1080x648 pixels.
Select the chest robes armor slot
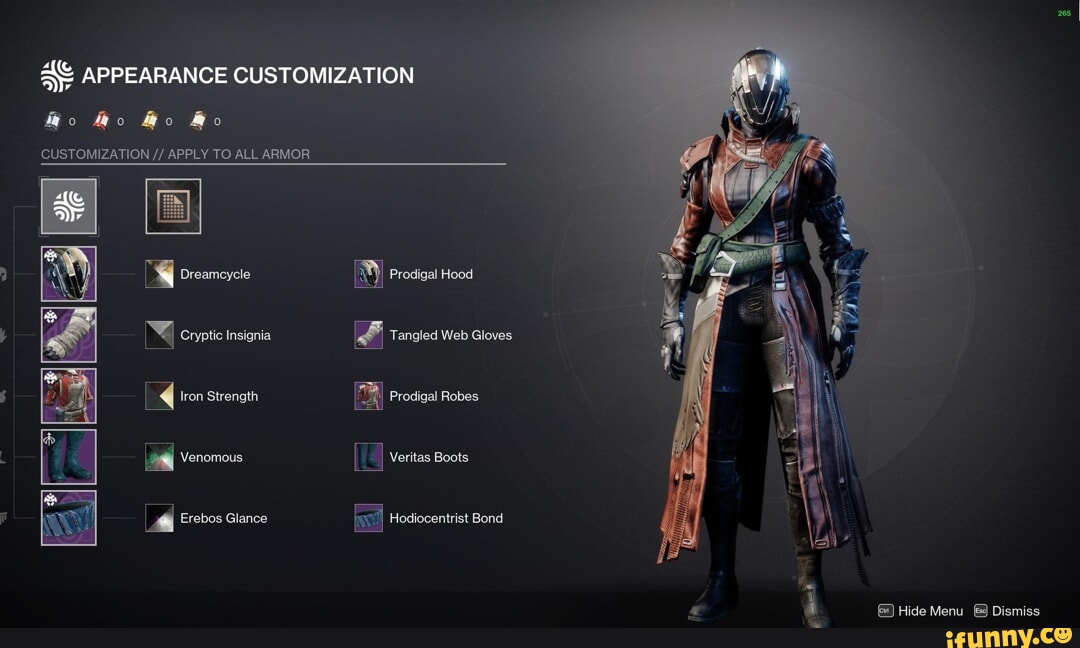click(x=69, y=396)
